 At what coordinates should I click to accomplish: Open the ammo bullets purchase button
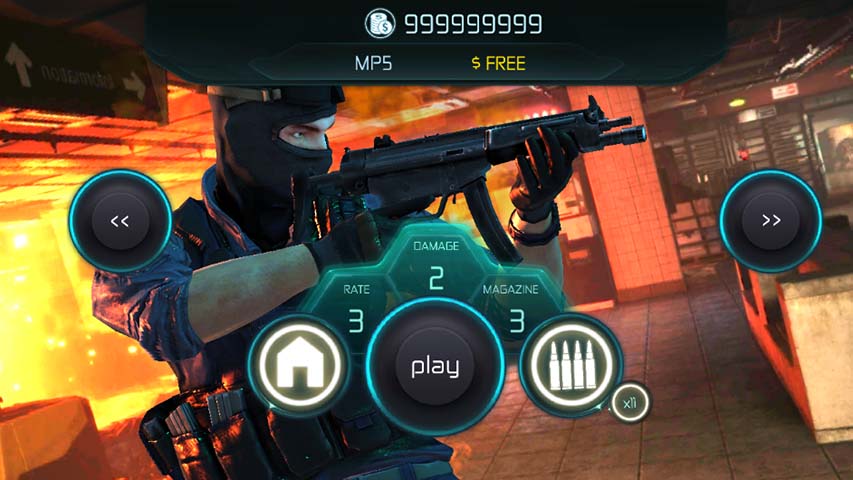click(571, 364)
